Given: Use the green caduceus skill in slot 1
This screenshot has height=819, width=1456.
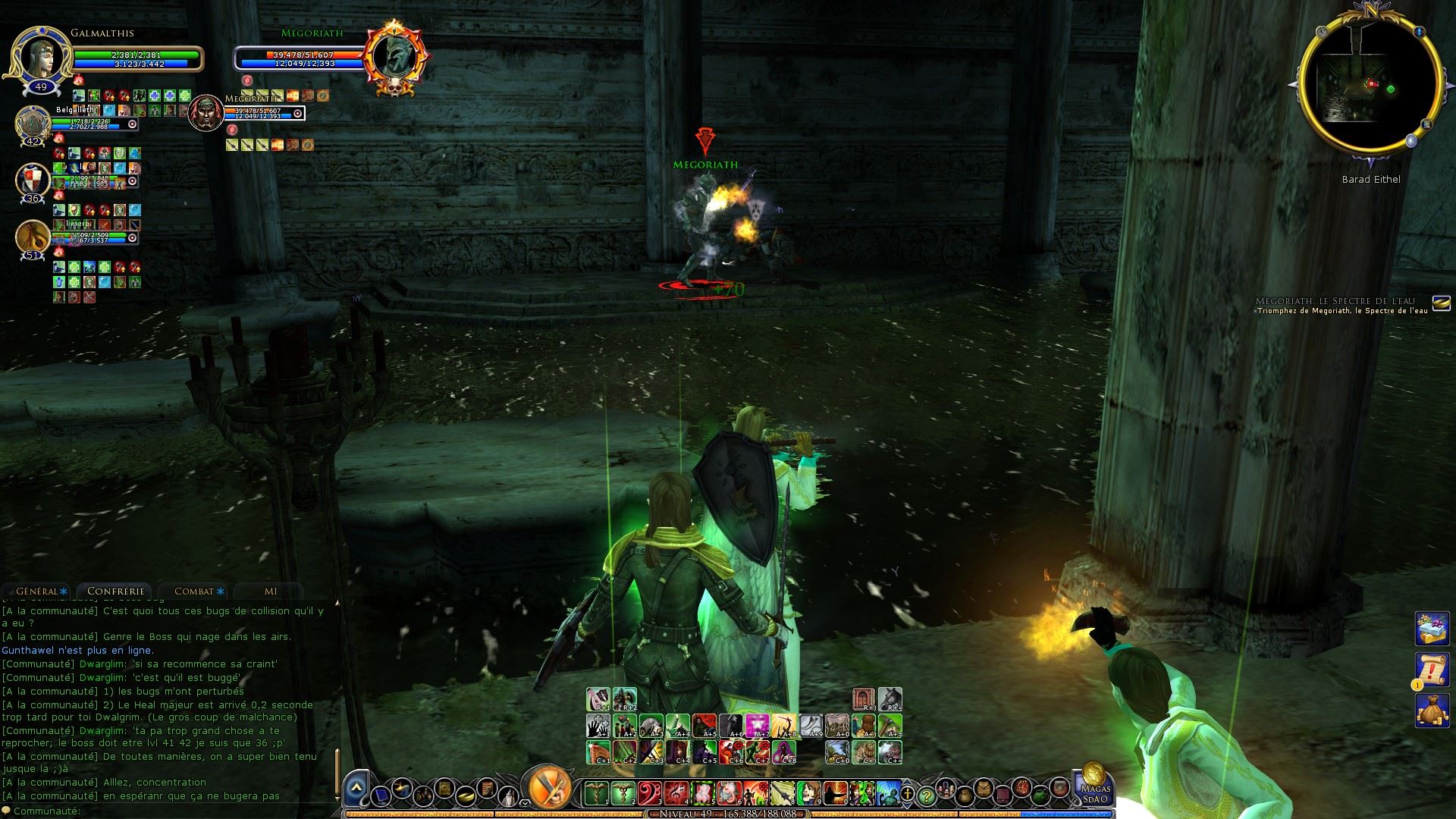Looking at the screenshot, I should tap(596, 793).
